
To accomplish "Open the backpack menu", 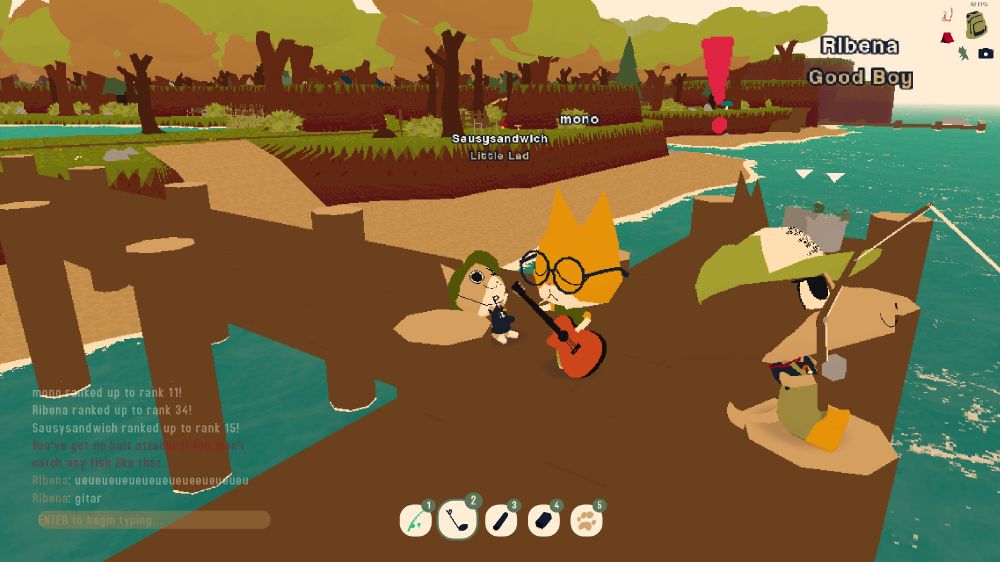I will coord(976,24).
